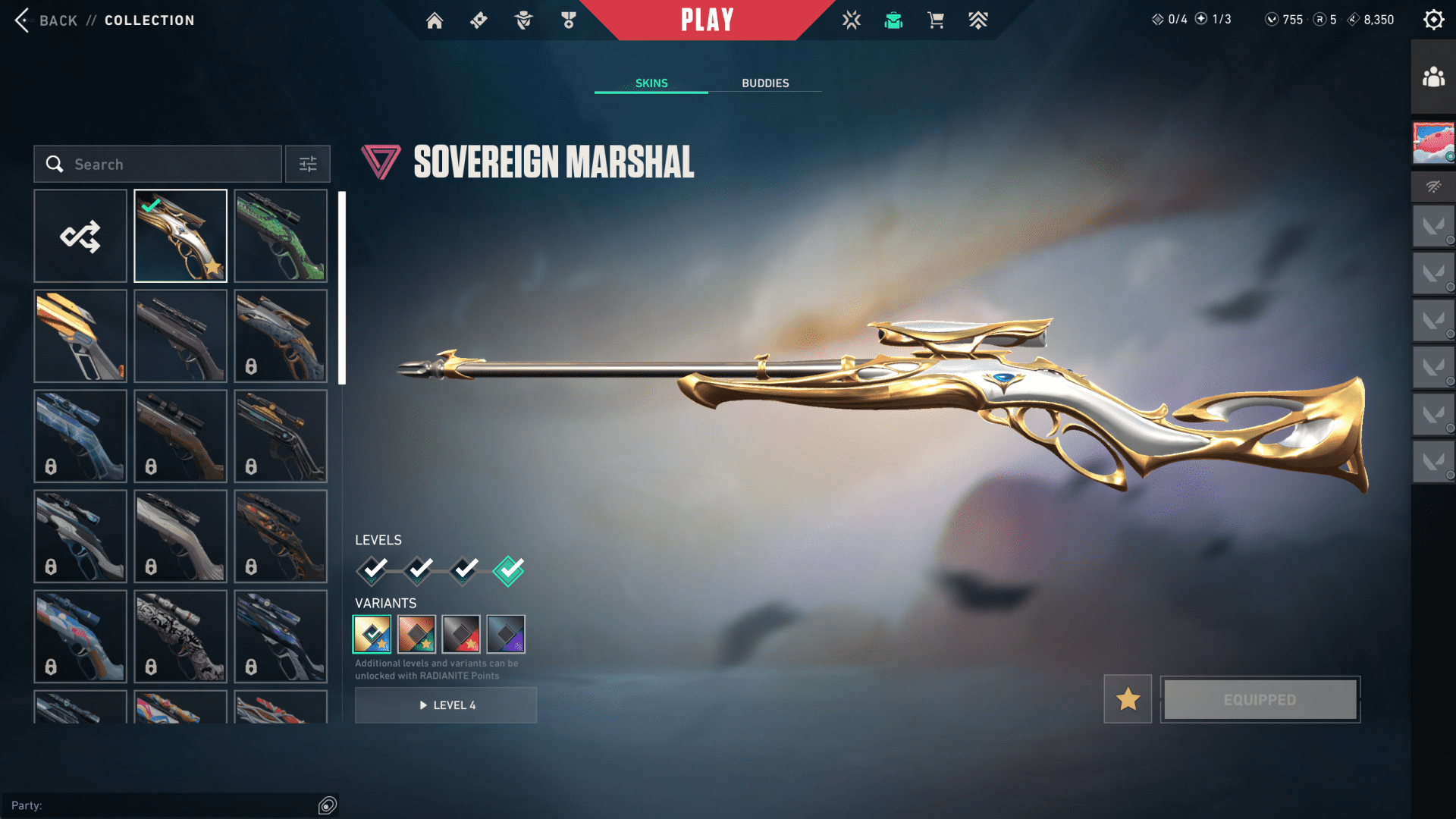1456x819 pixels.
Task: Switch to the Buddies tab
Action: coord(765,83)
